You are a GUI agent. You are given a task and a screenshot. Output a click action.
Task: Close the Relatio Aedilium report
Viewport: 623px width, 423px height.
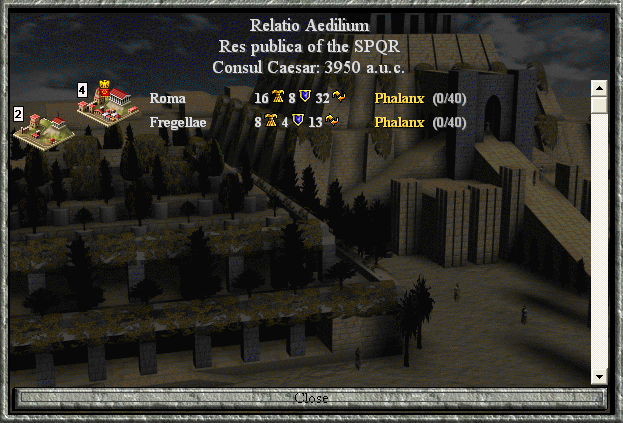coord(311,398)
